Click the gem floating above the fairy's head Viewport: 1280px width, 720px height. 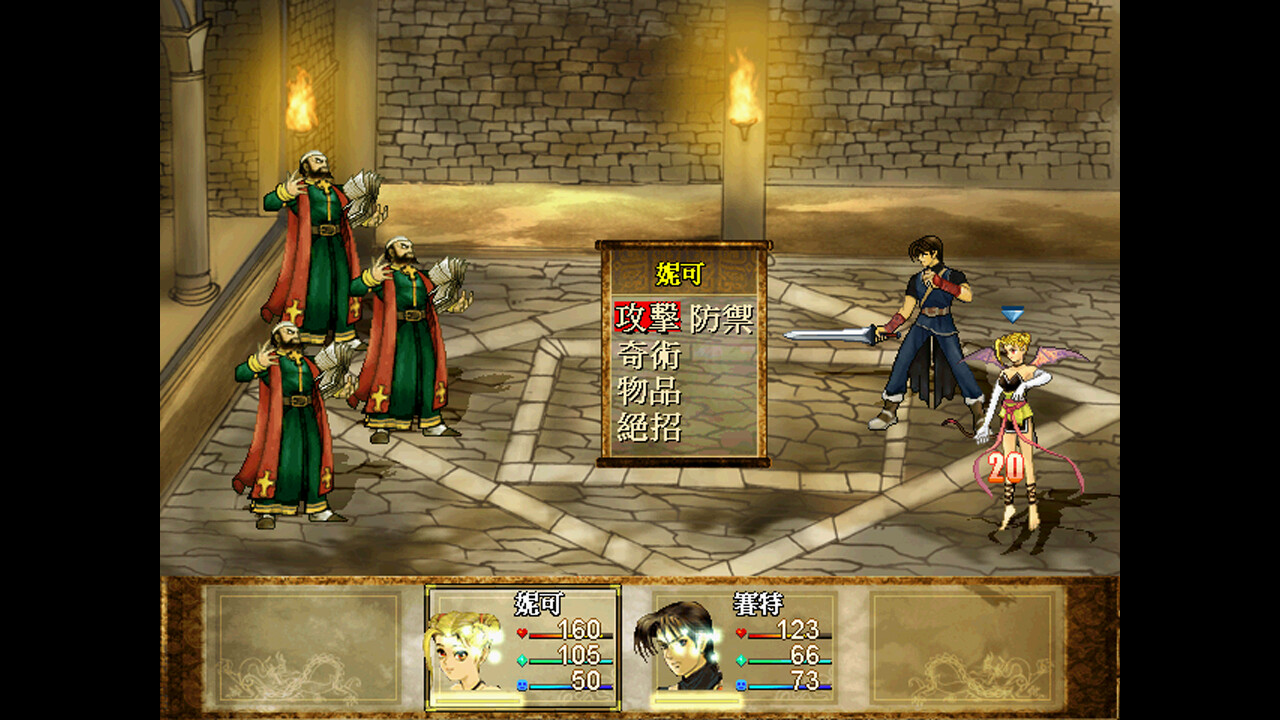(x=1013, y=313)
